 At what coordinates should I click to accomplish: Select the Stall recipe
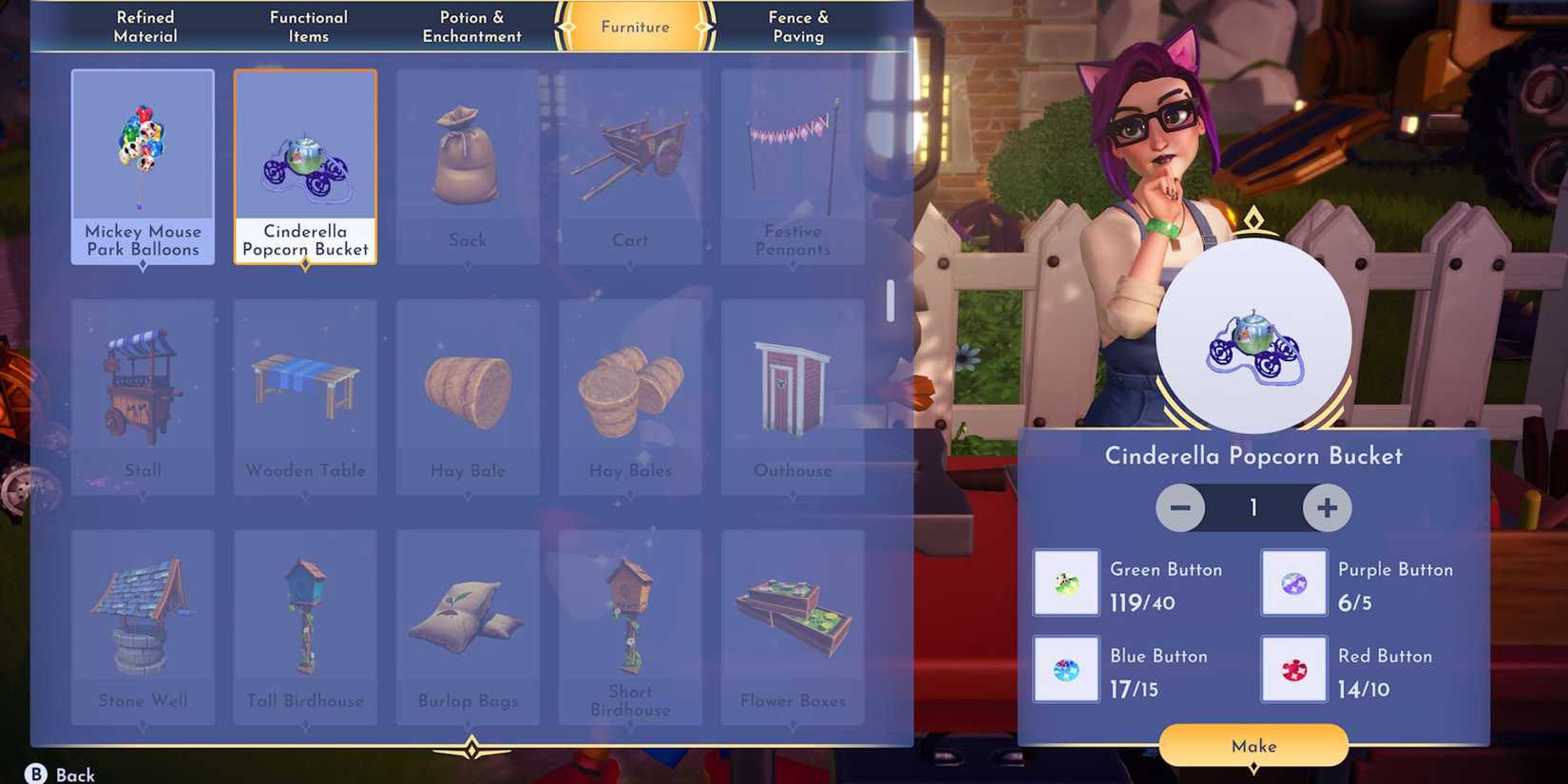tap(143, 394)
